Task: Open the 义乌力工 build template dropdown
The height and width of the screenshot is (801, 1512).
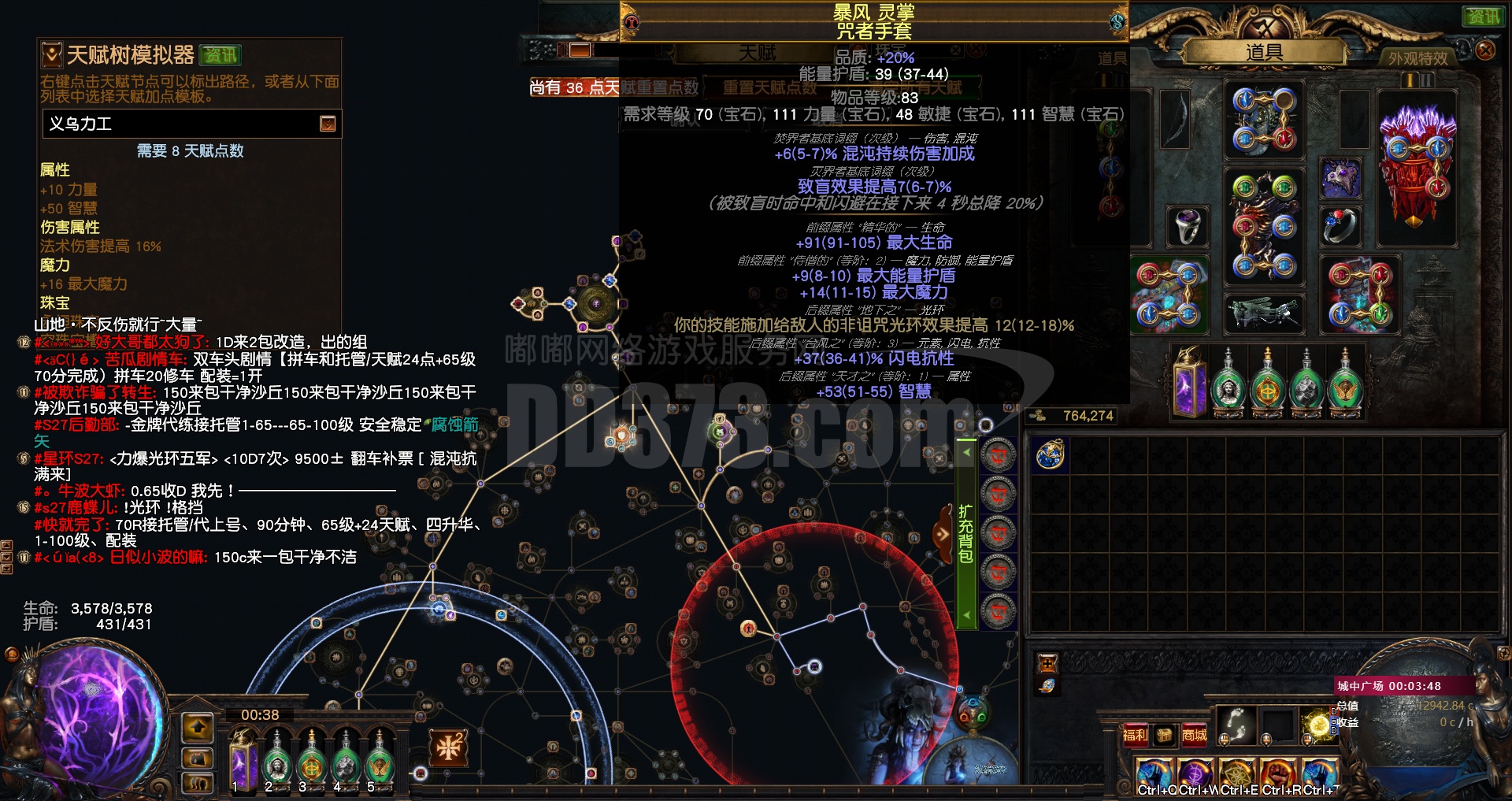Action: pyautogui.click(x=328, y=124)
